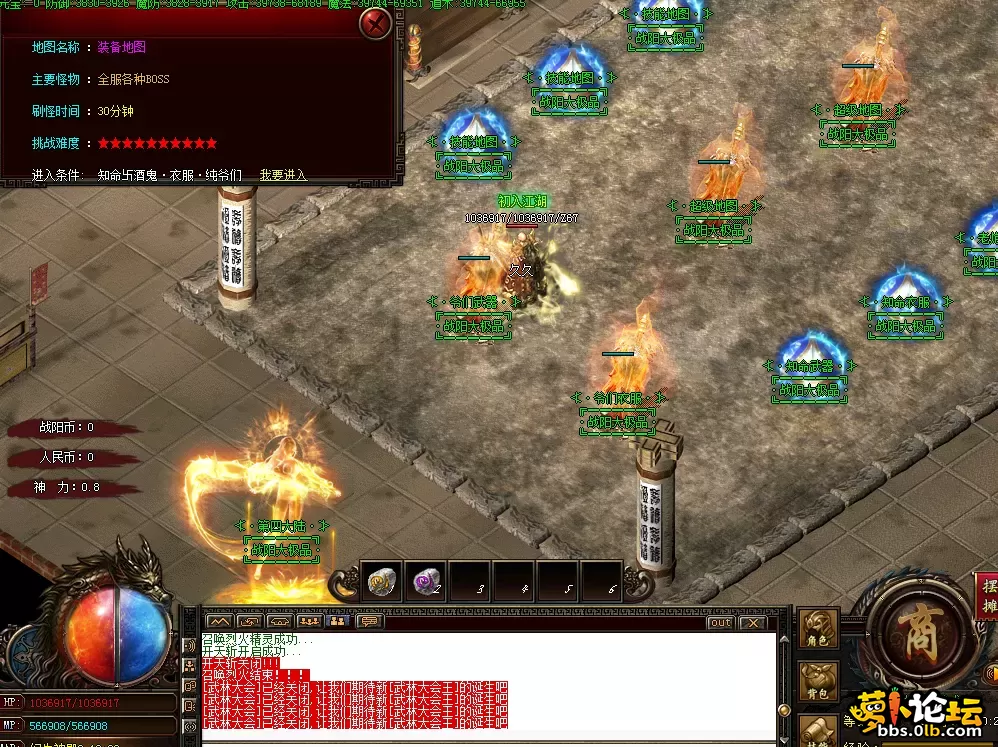Use the purple swirl stone in hotbar slot 2
998x747 pixels.
pos(426,581)
